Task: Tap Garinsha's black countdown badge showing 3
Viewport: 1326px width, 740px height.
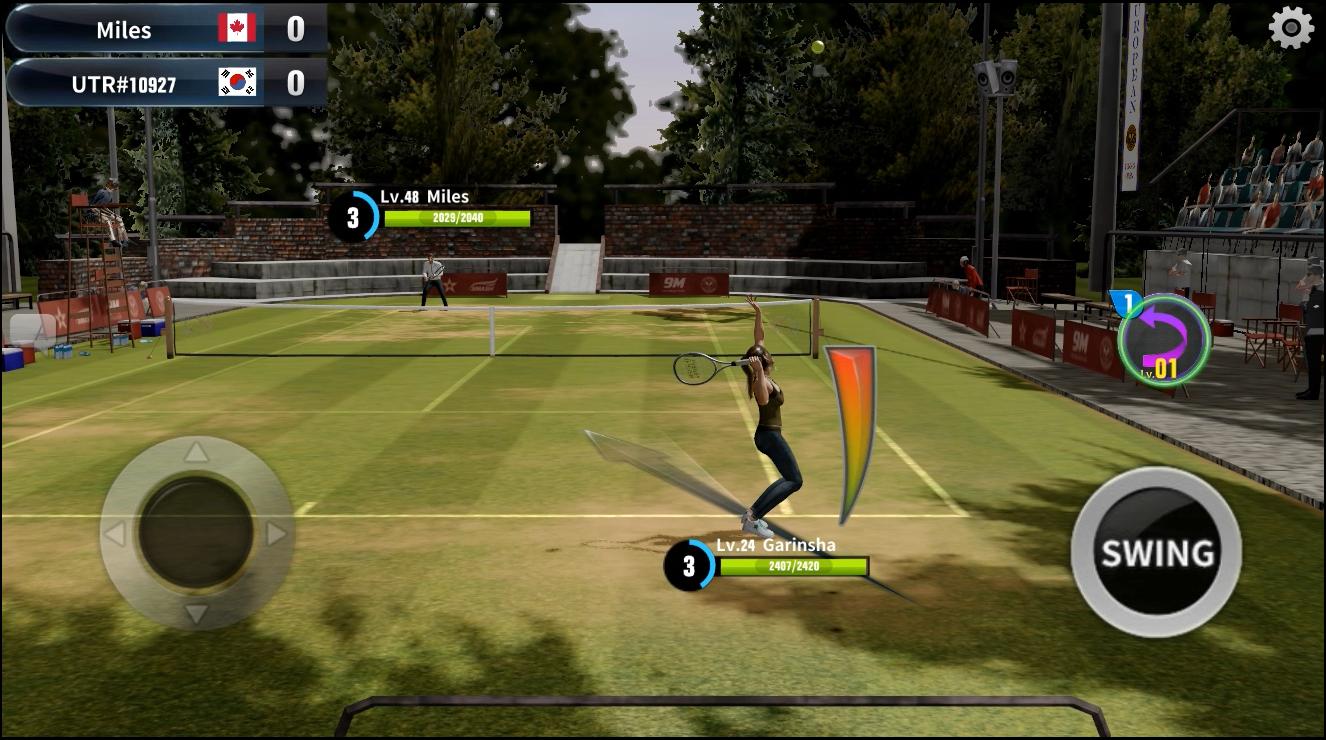Action: pyautogui.click(x=689, y=564)
